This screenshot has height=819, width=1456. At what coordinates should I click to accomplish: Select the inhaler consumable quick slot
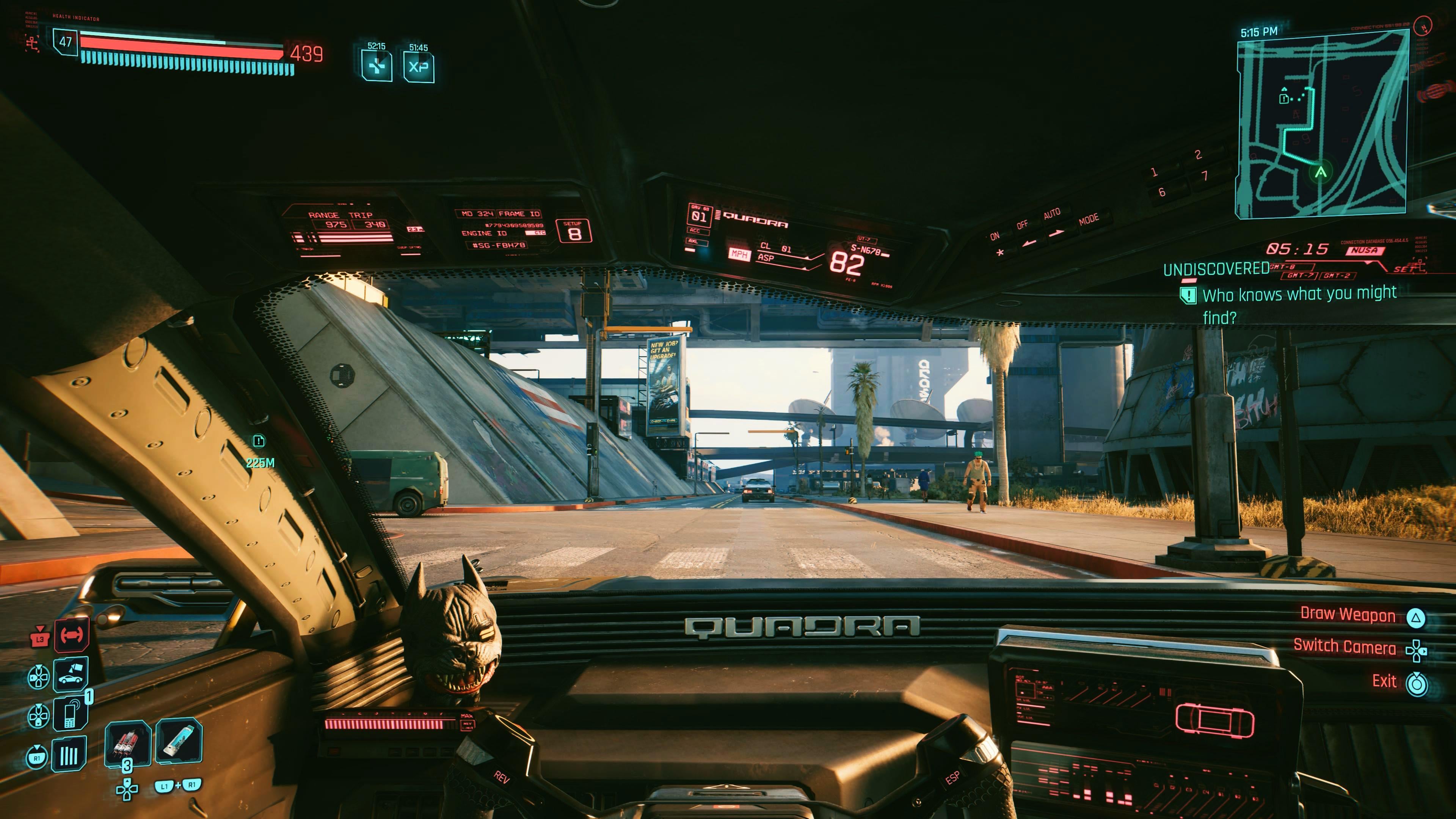pos(179,741)
